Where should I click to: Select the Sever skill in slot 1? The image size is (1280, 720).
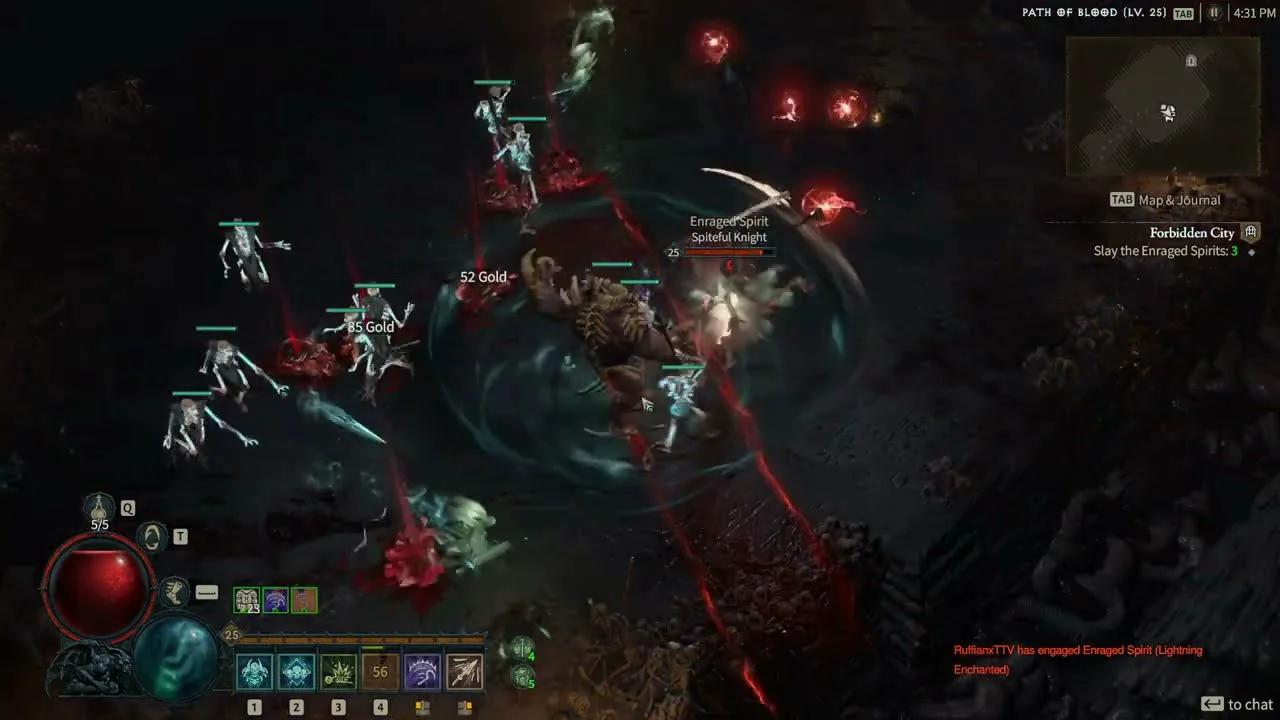tap(254, 672)
